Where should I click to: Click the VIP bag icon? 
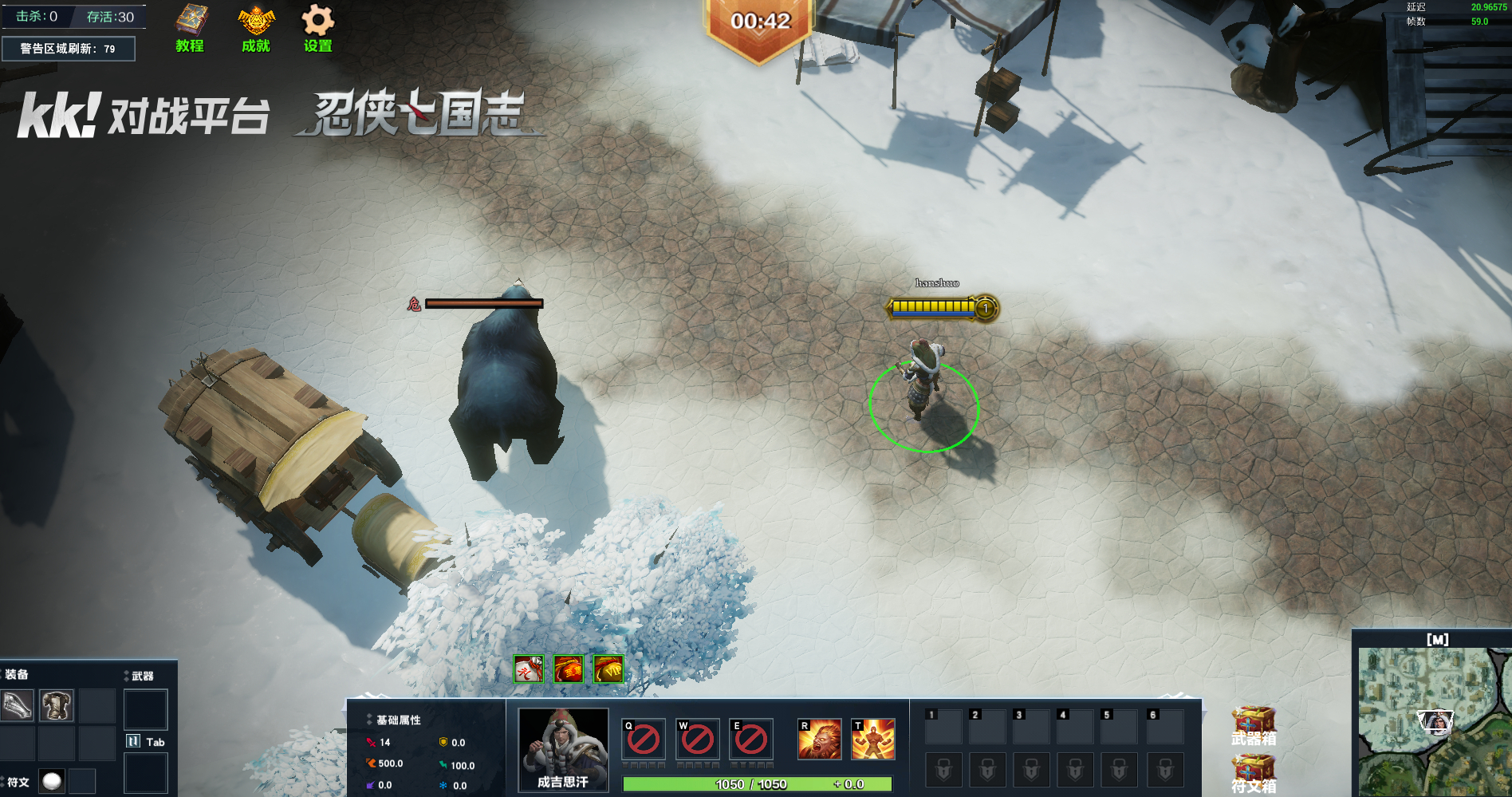tap(608, 669)
